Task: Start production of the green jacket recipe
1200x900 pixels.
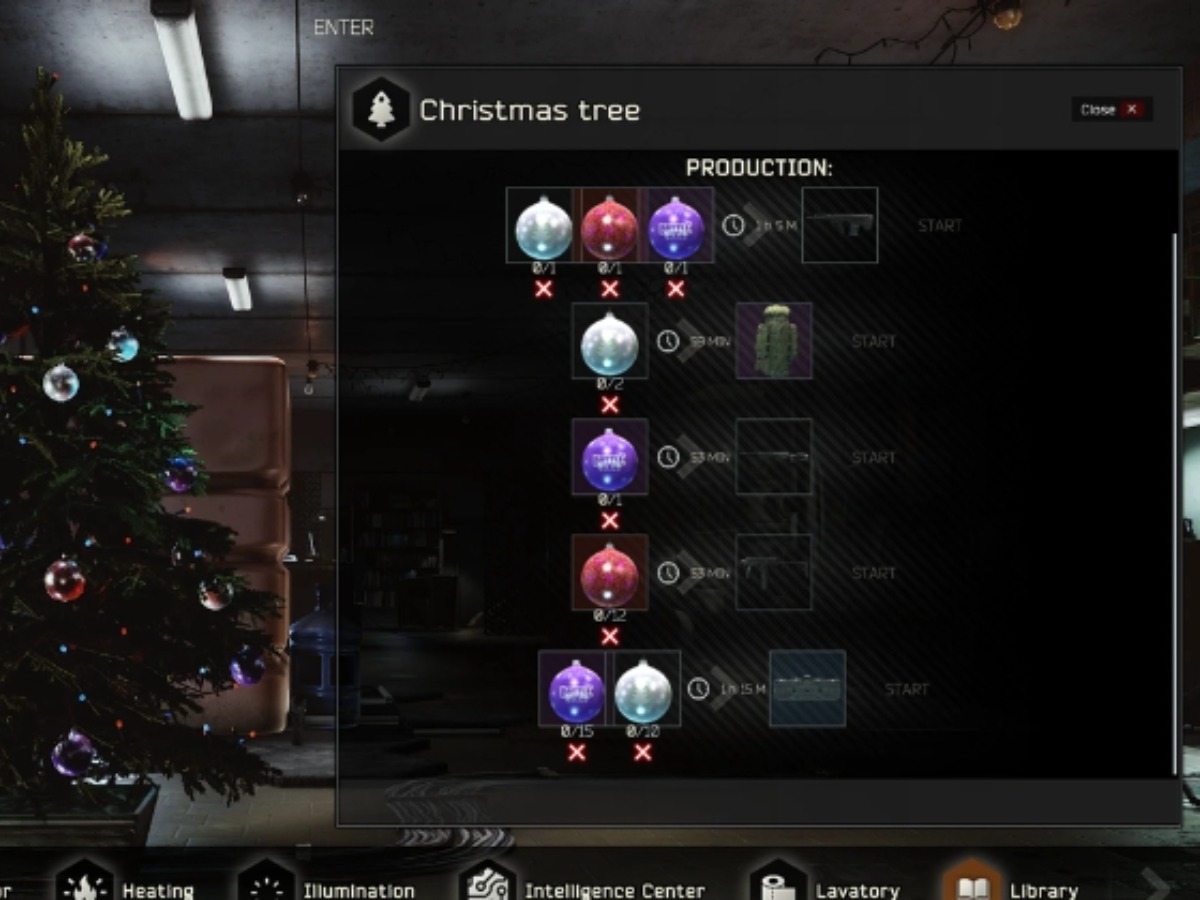Action: 873,342
